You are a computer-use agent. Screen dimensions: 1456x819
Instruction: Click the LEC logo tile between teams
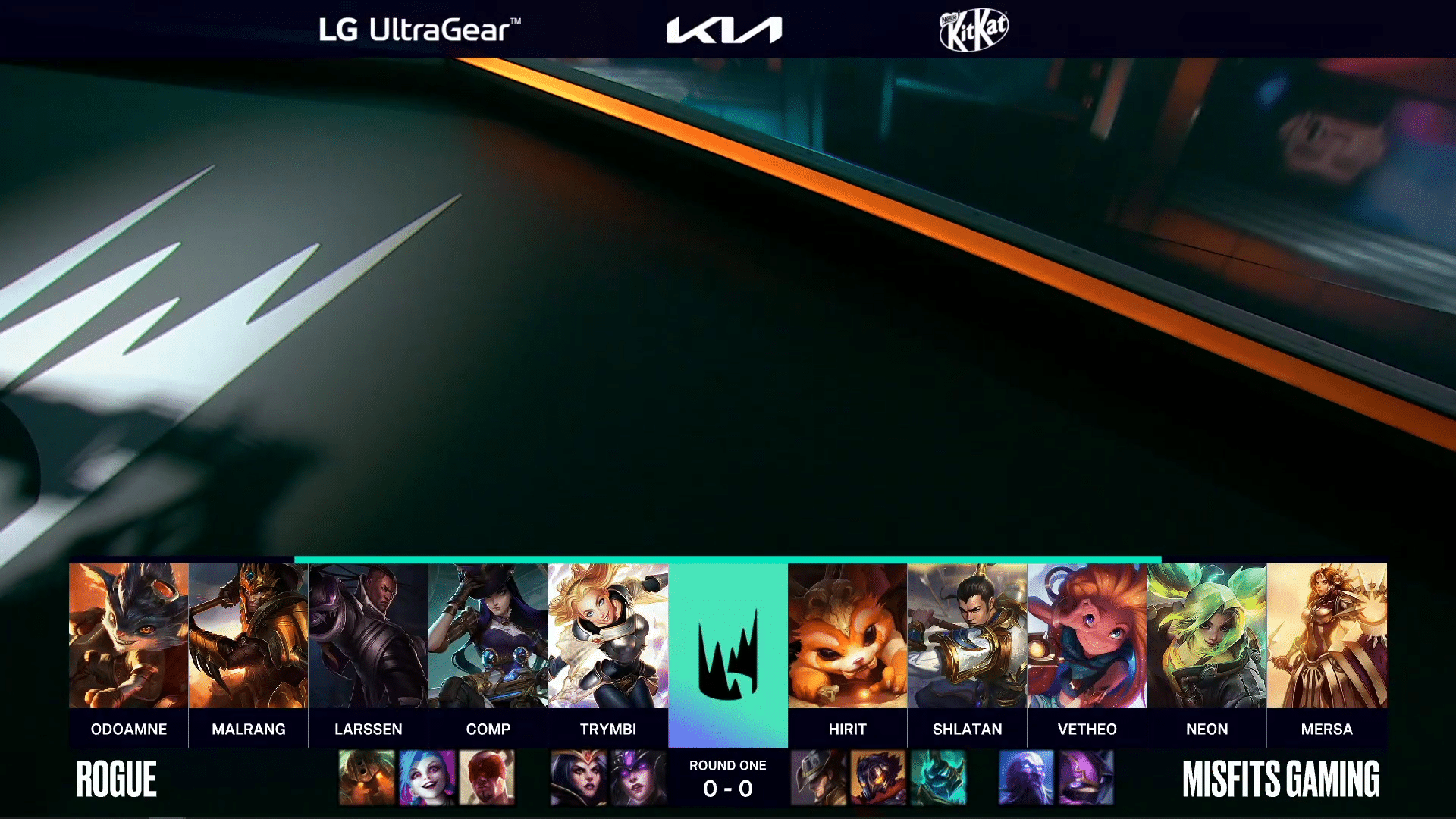(x=727, y=654)
